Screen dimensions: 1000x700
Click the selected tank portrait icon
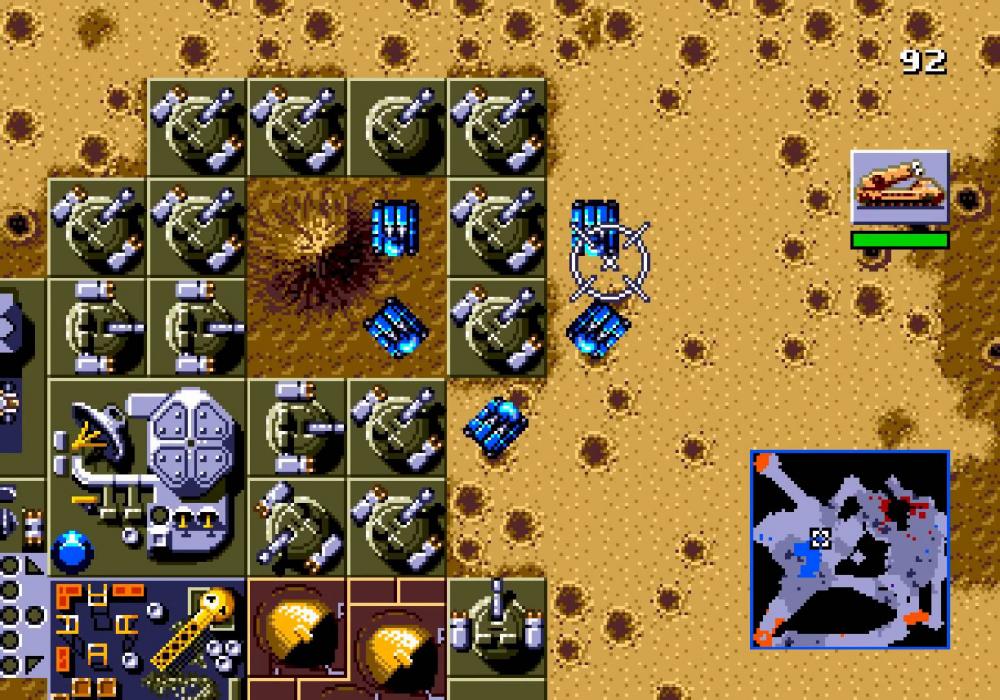[x=899, y=187]
